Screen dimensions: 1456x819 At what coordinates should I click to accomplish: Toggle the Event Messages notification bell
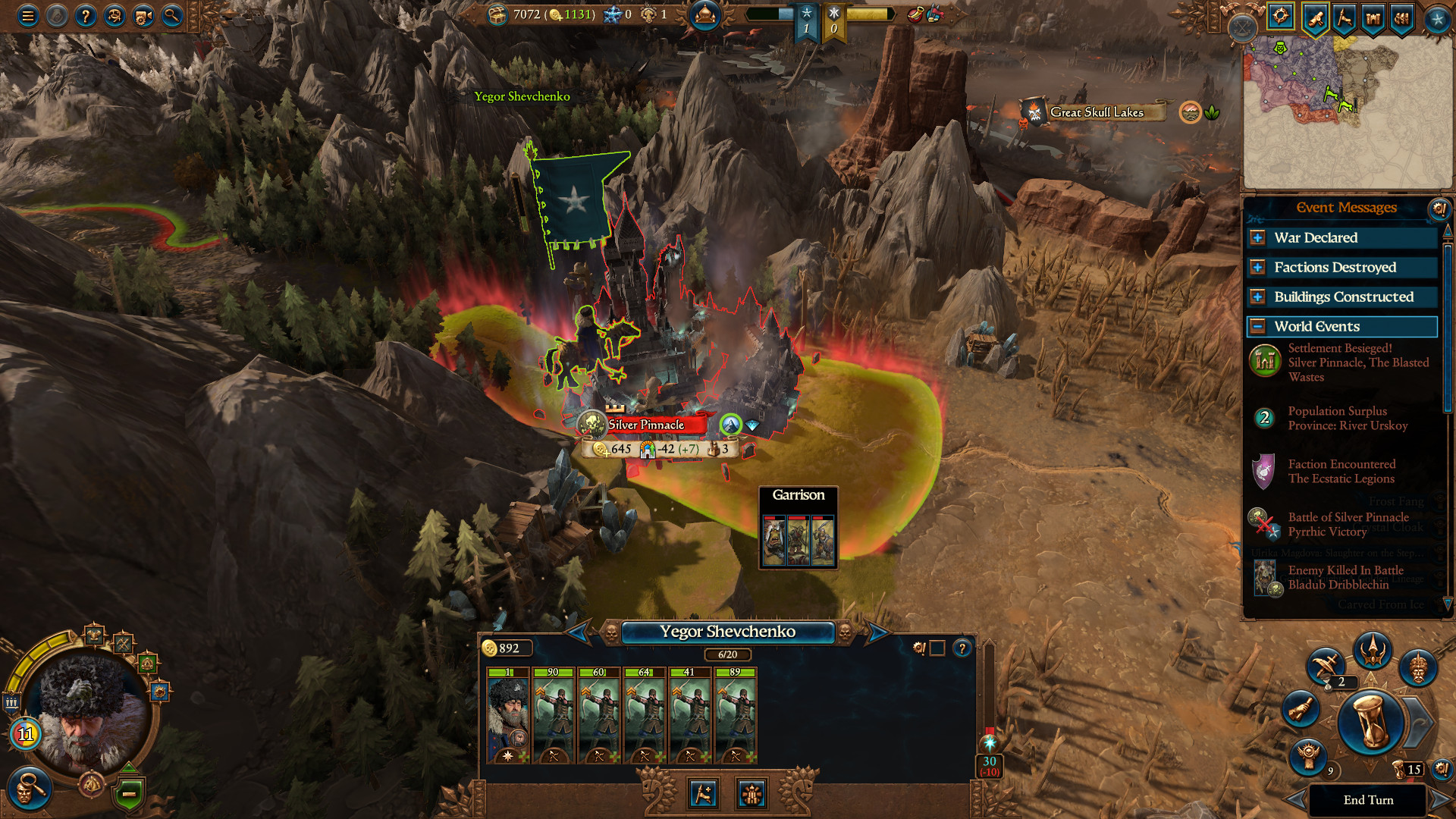(x=1439, y=210)
